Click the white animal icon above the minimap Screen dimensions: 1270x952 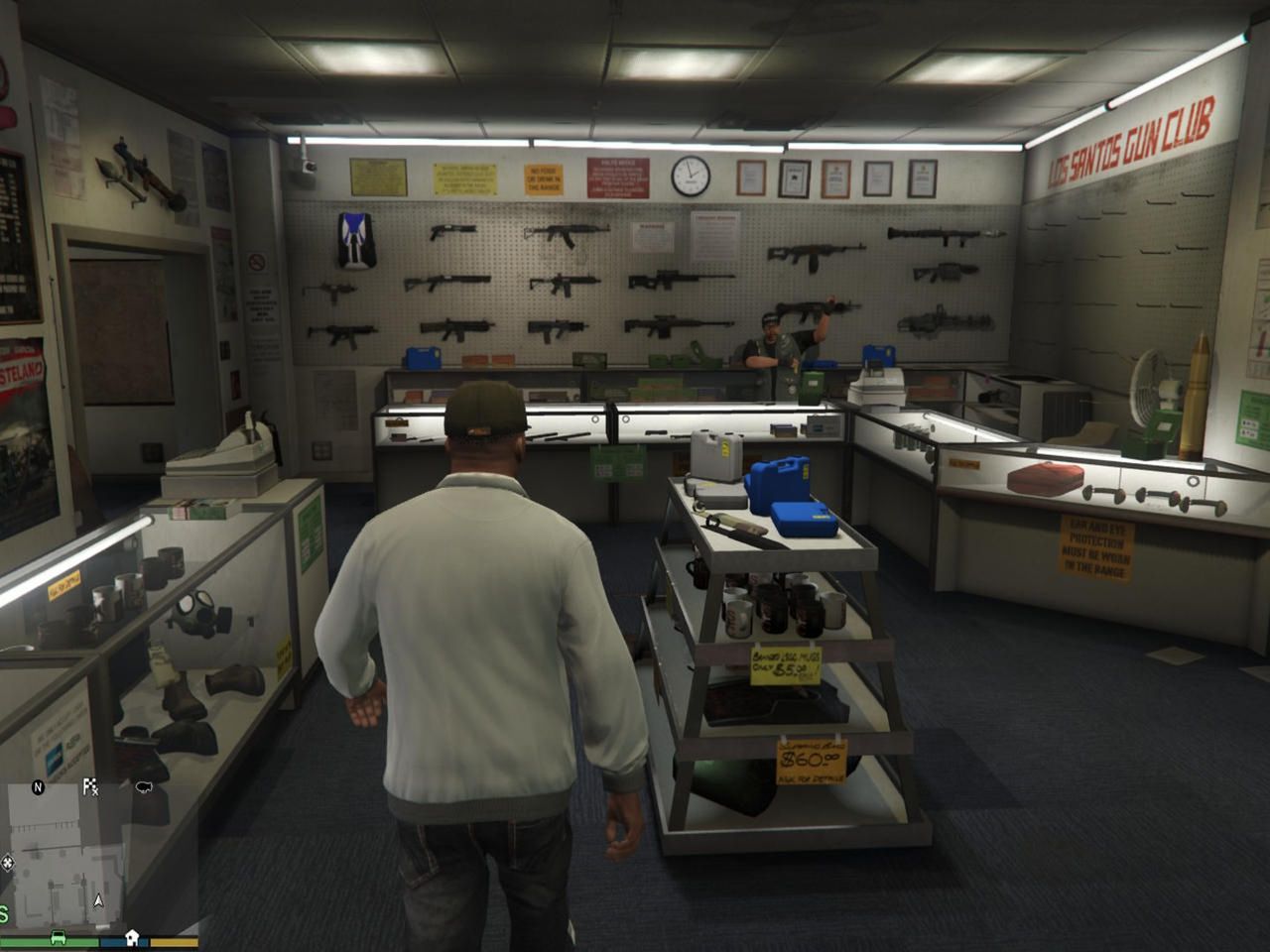[x=144, y=786]
